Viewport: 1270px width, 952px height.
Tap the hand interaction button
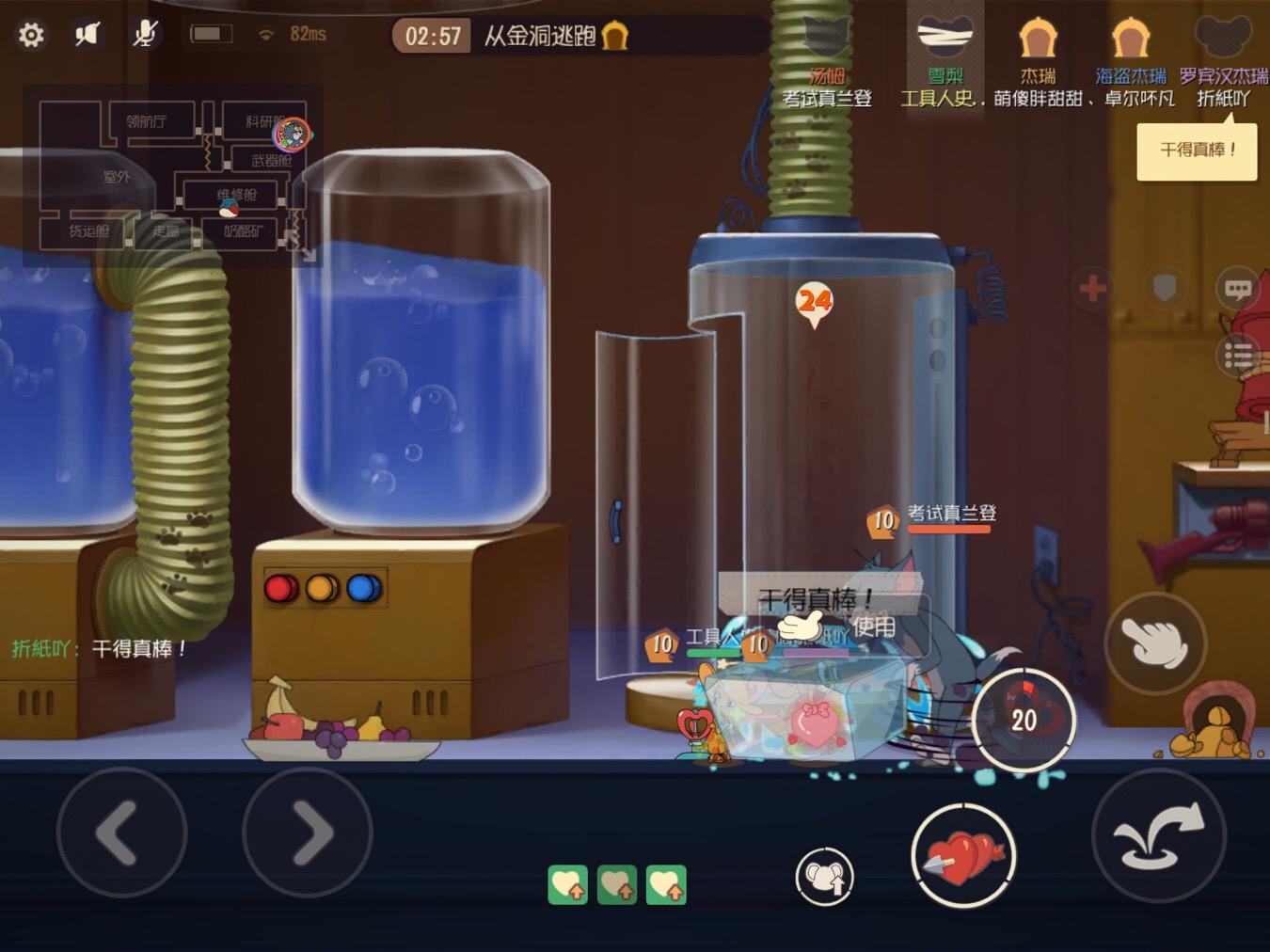coord(1155,644)
